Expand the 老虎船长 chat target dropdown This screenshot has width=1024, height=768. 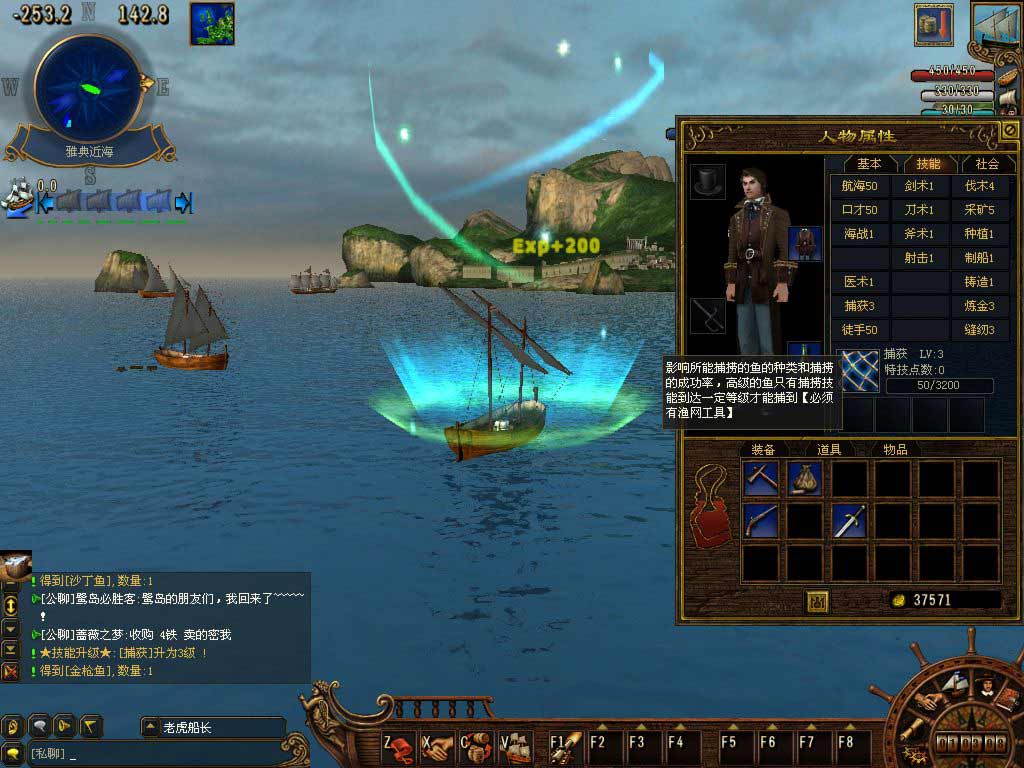pyautogui.click(x=149, y=727)
